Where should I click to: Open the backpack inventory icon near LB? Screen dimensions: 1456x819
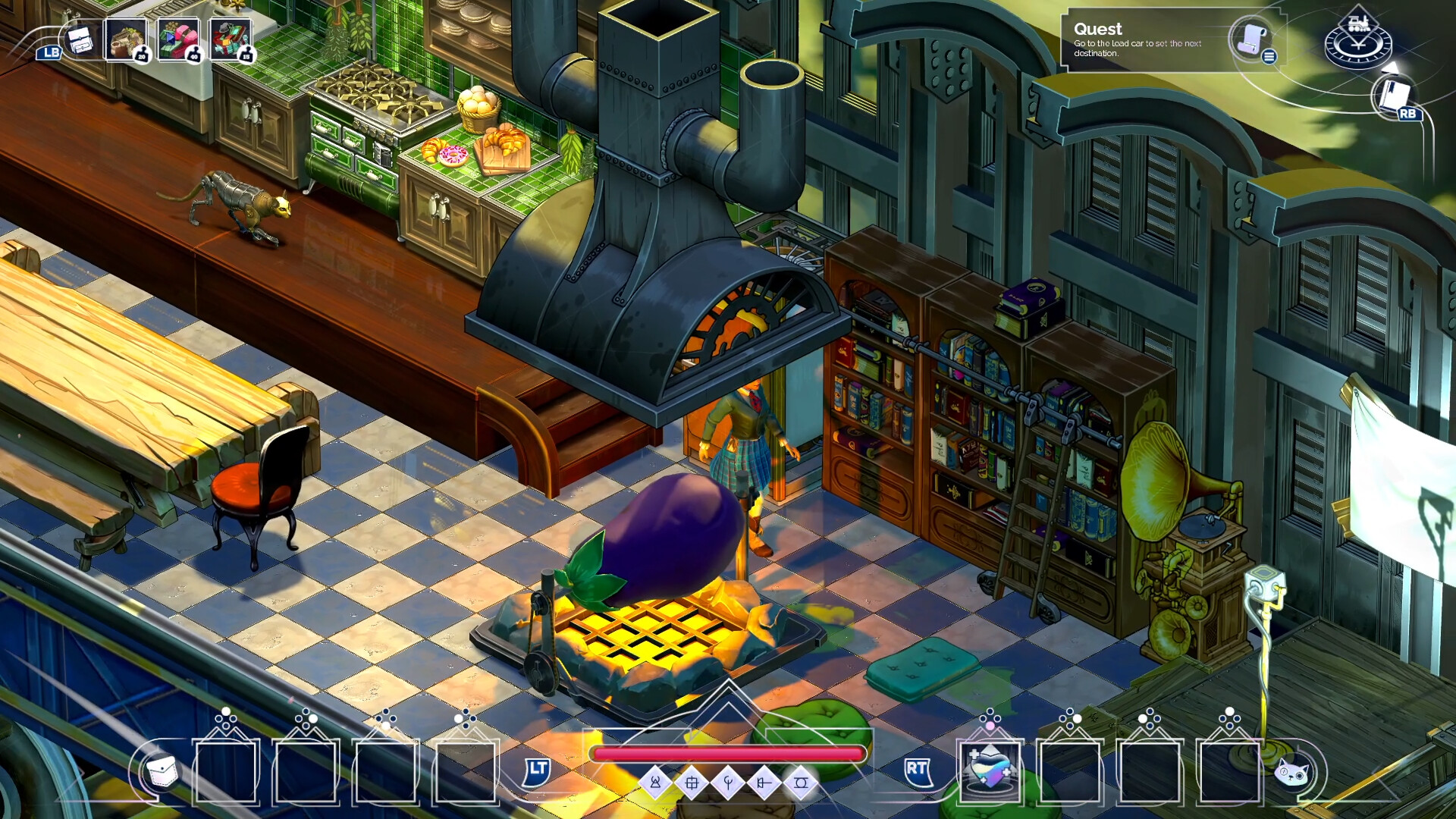81,40
